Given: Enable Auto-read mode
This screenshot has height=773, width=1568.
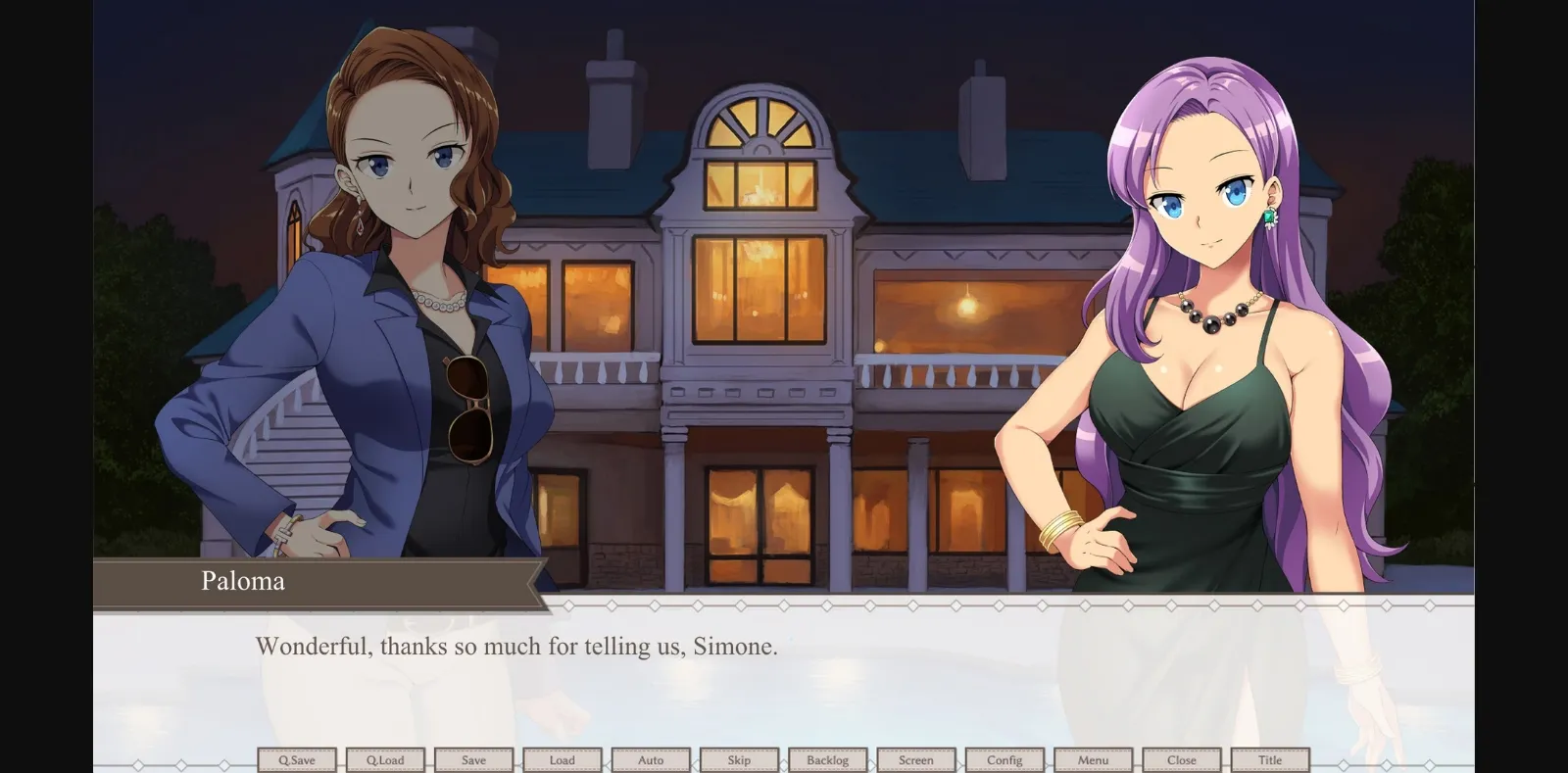Looking at the screenshot, I should (x=651, y=759).
